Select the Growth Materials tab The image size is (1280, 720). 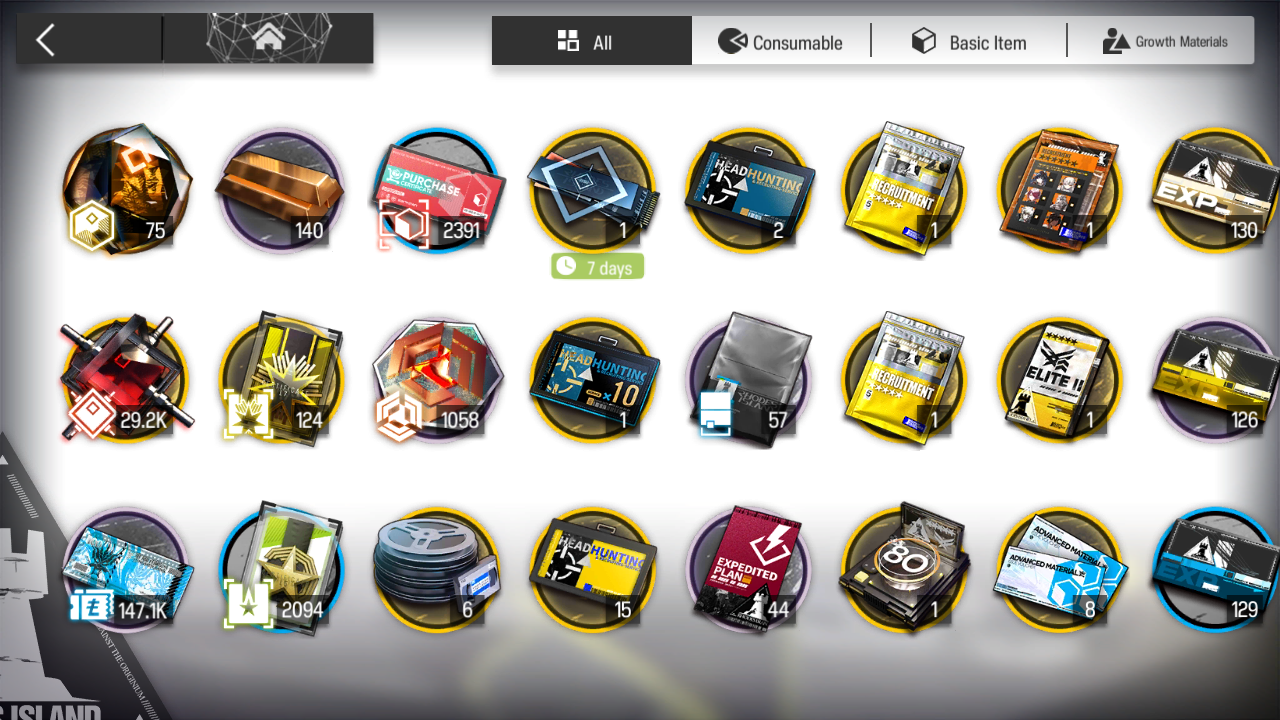coord(1164,42)
